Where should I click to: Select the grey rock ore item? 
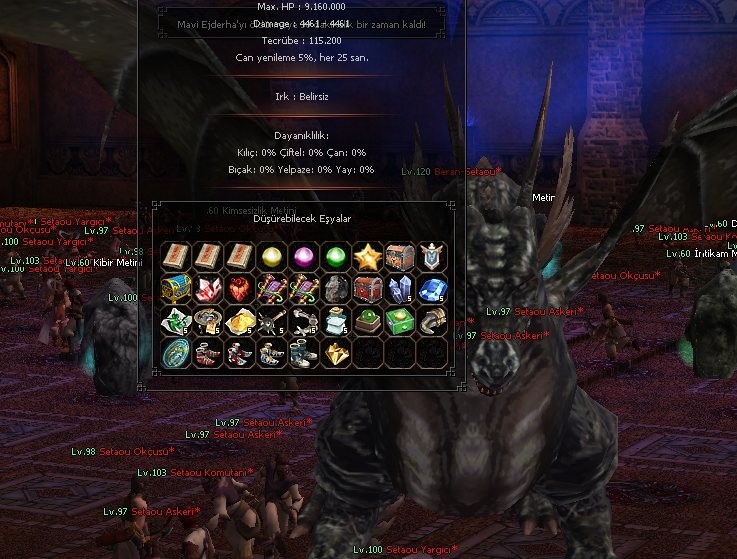coord(336,288)
